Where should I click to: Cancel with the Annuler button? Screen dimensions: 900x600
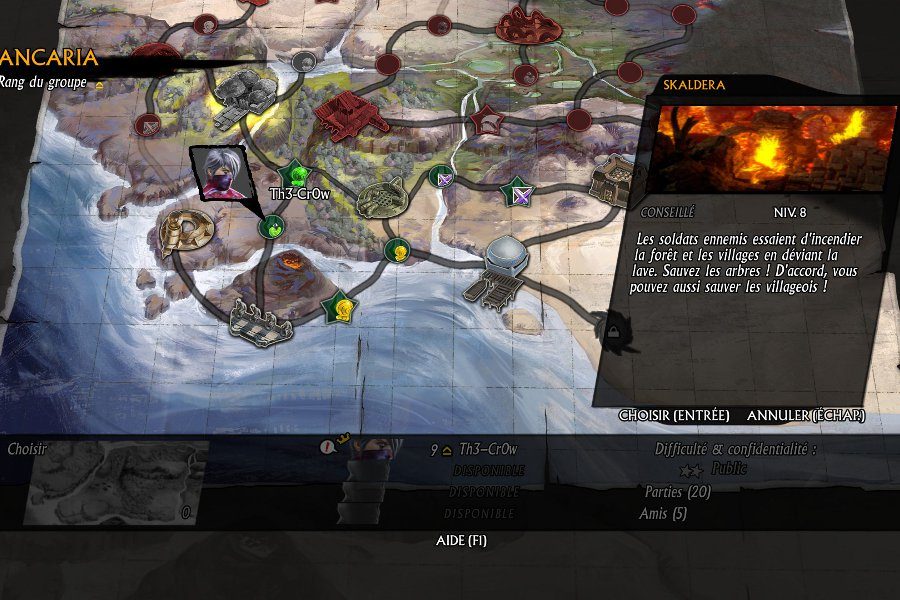tap(806, 415)
